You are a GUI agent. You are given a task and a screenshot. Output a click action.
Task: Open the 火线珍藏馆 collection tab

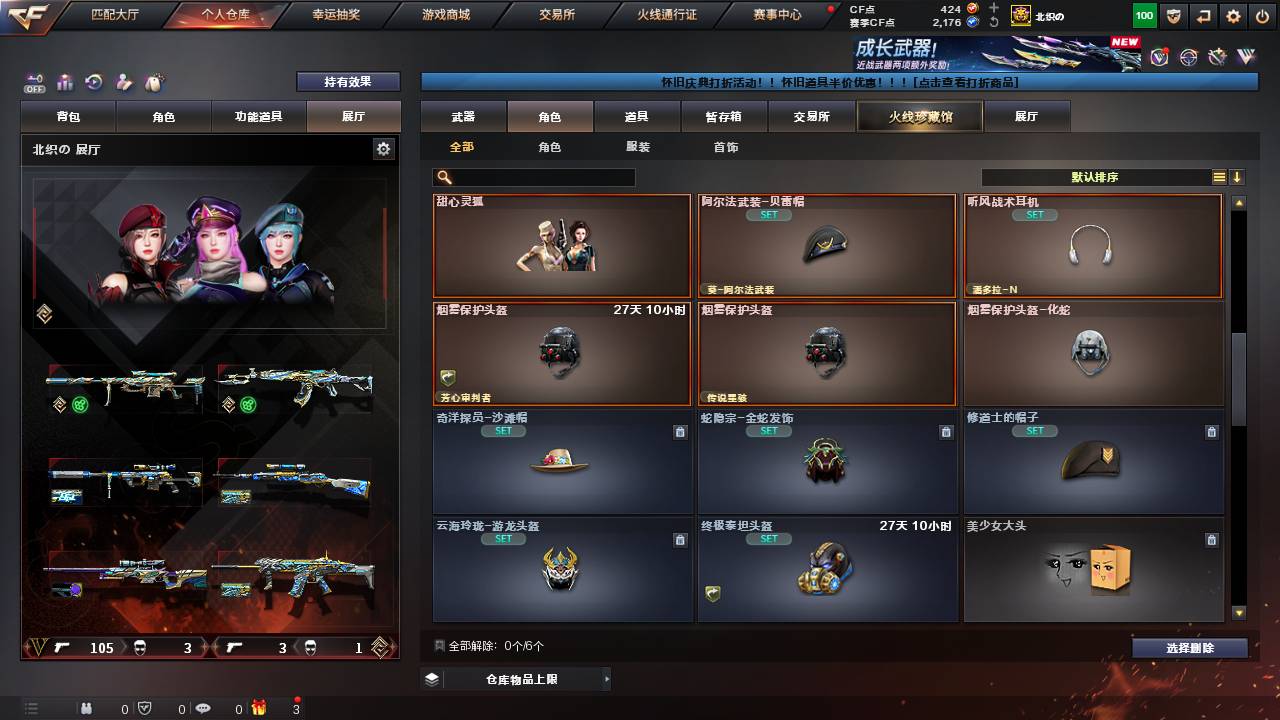(x=920, y=117)
